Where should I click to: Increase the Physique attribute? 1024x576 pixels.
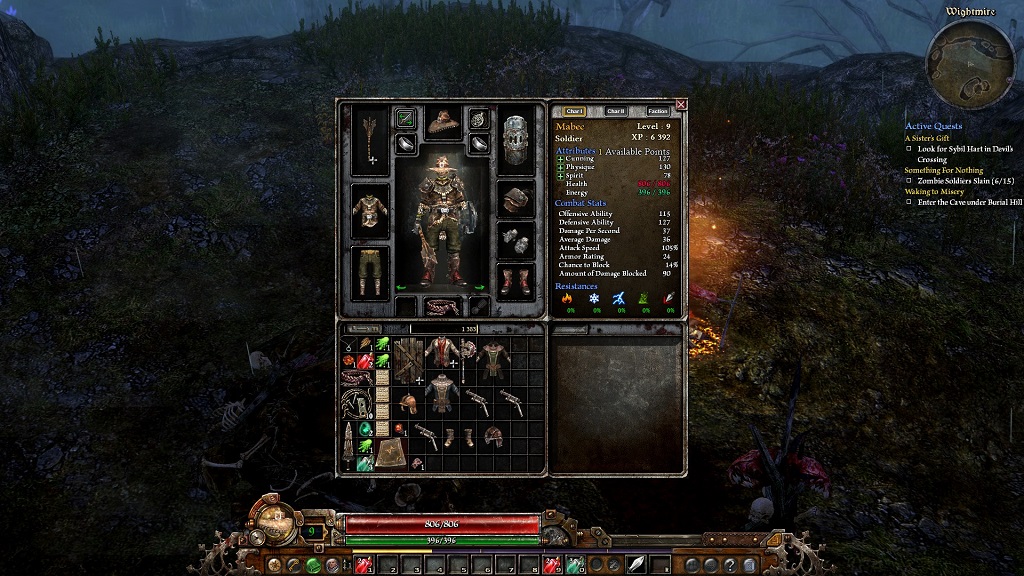click(x=560, y=166)
